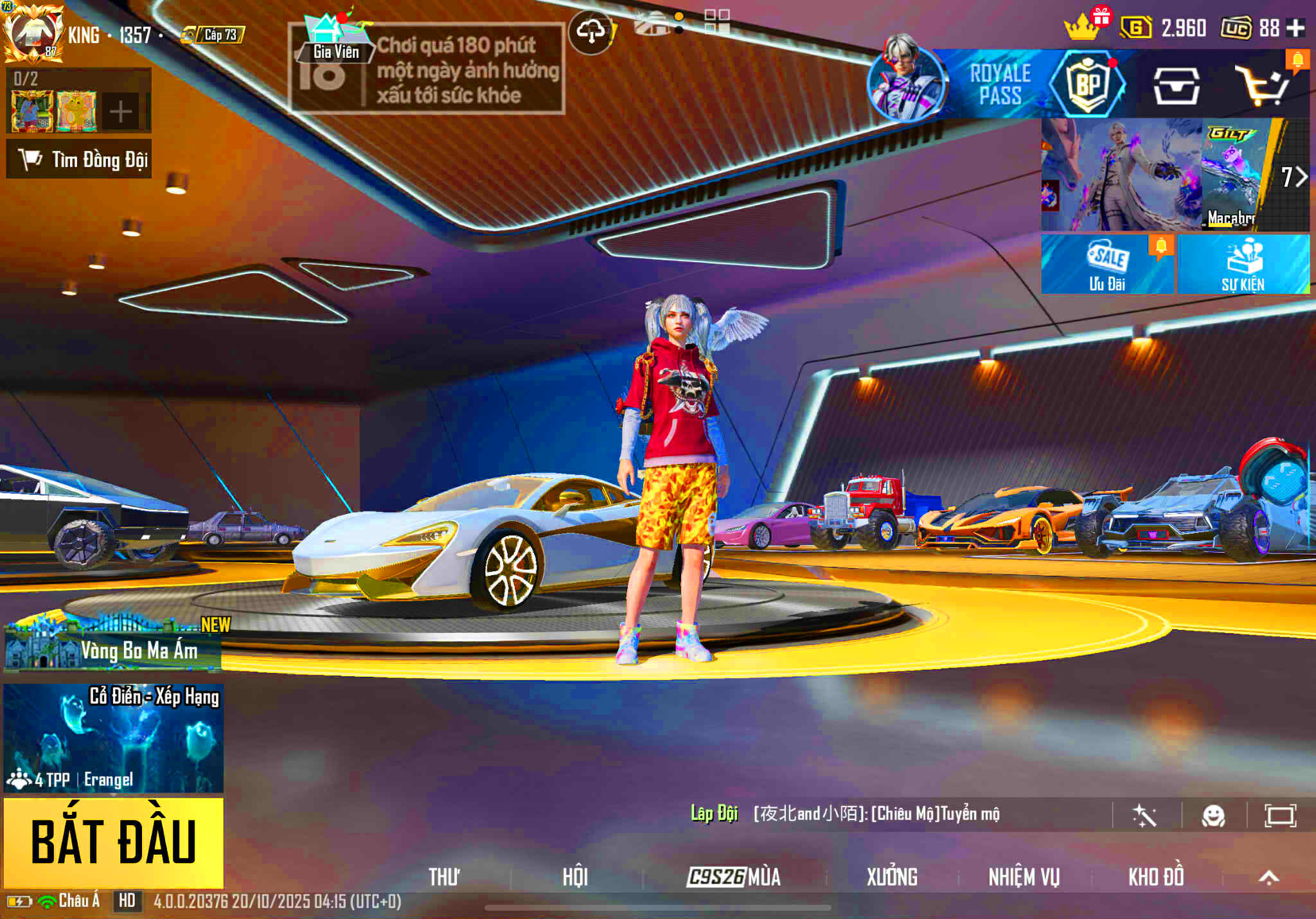Open the KHO ĐỒ inventory
This screenshot has width=1316, height=919.
tap(1156, 877)
